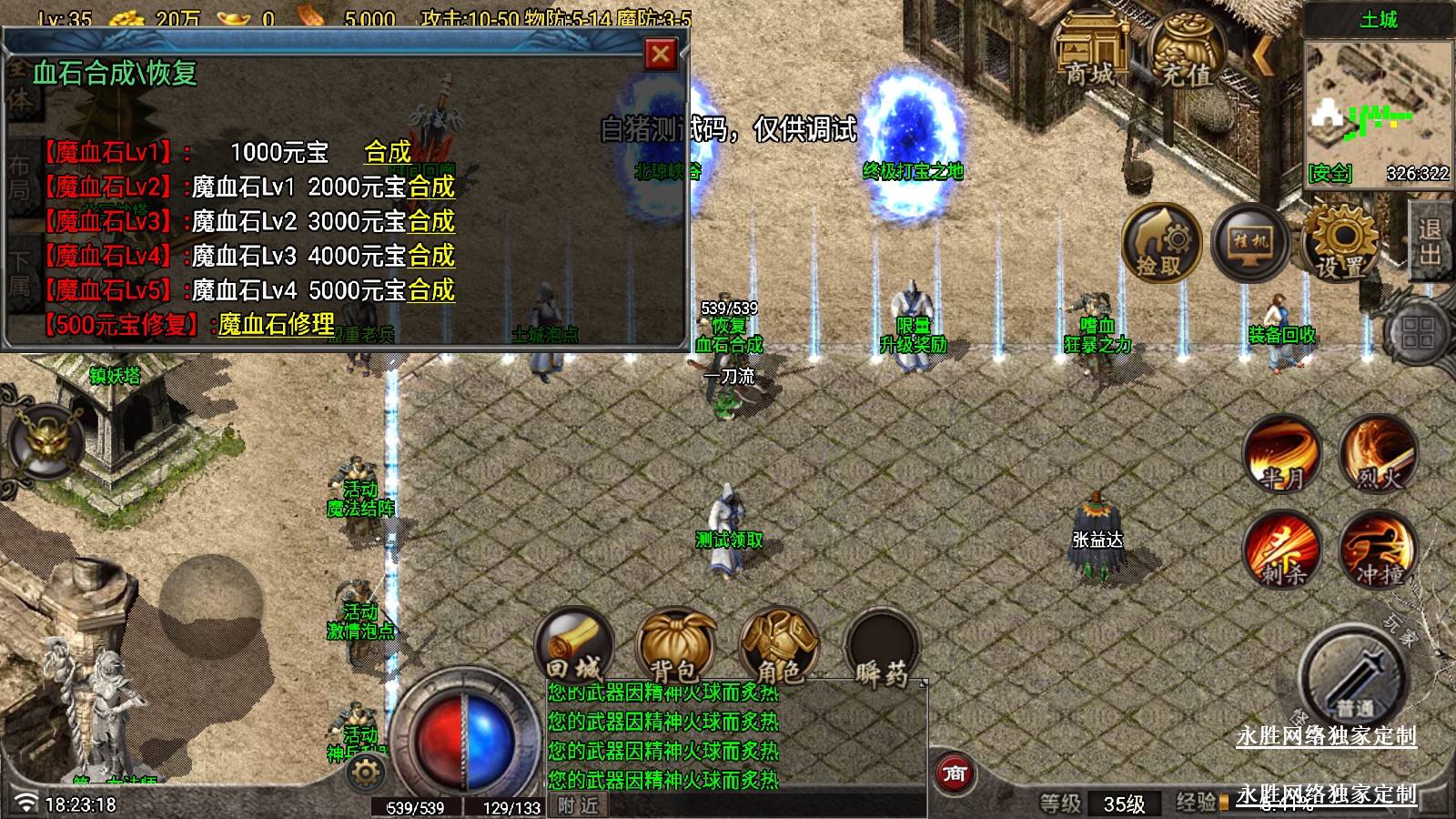Click the 退出 exit button

point(1431,242)
